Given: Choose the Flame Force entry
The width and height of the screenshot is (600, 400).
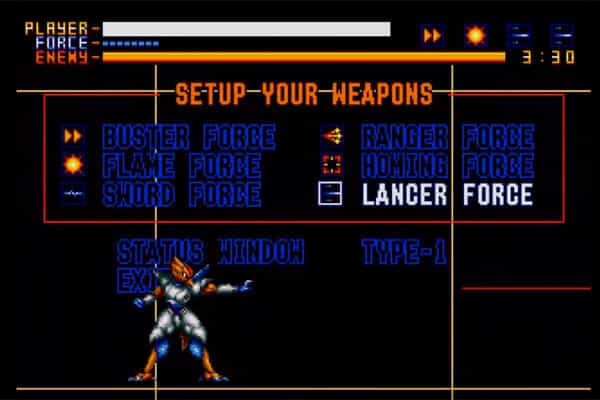Looking at the screenshot, I should pyautogui.click(x=181, y=165).
